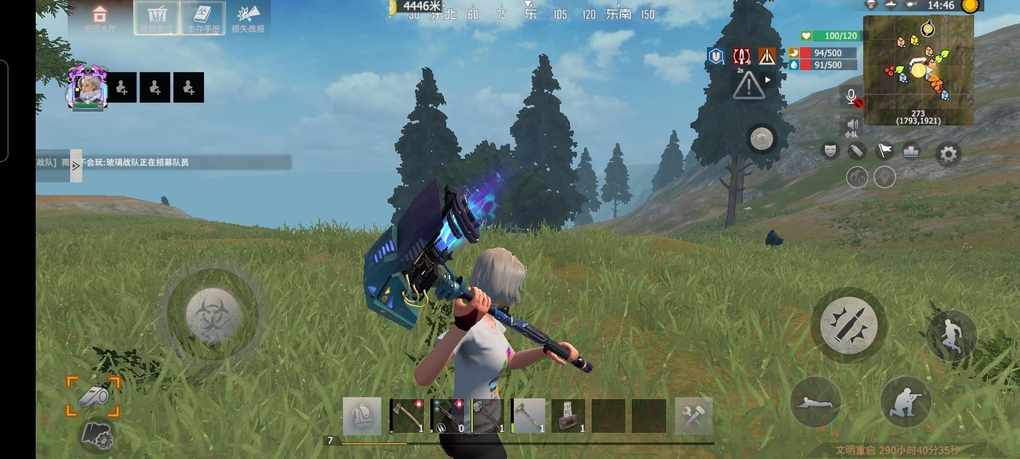Viewport: 1020px width, 459px height.
Task: Tap the whistle button with orange brackets
Action: (93, 395)
